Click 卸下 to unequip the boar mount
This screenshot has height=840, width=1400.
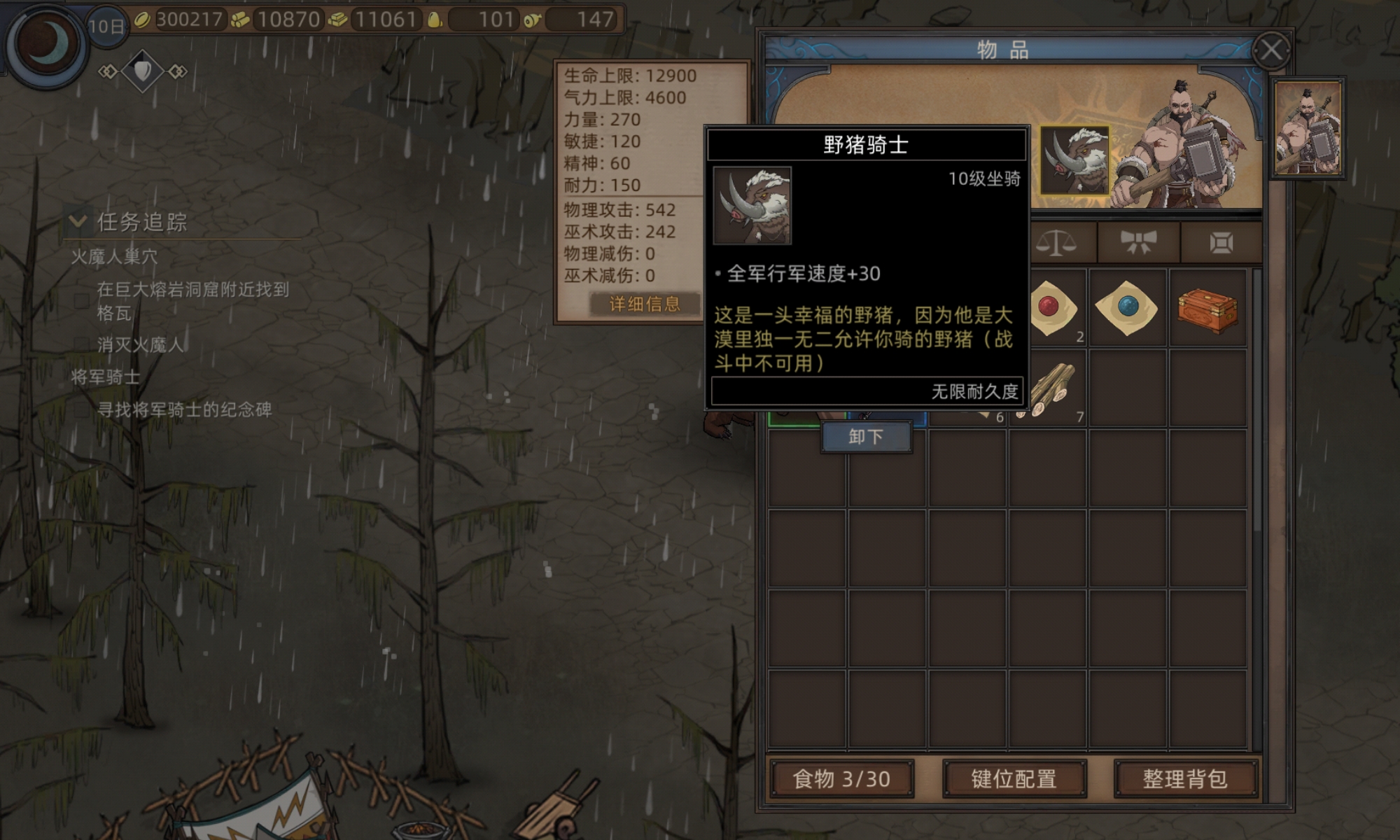[867, 435]
